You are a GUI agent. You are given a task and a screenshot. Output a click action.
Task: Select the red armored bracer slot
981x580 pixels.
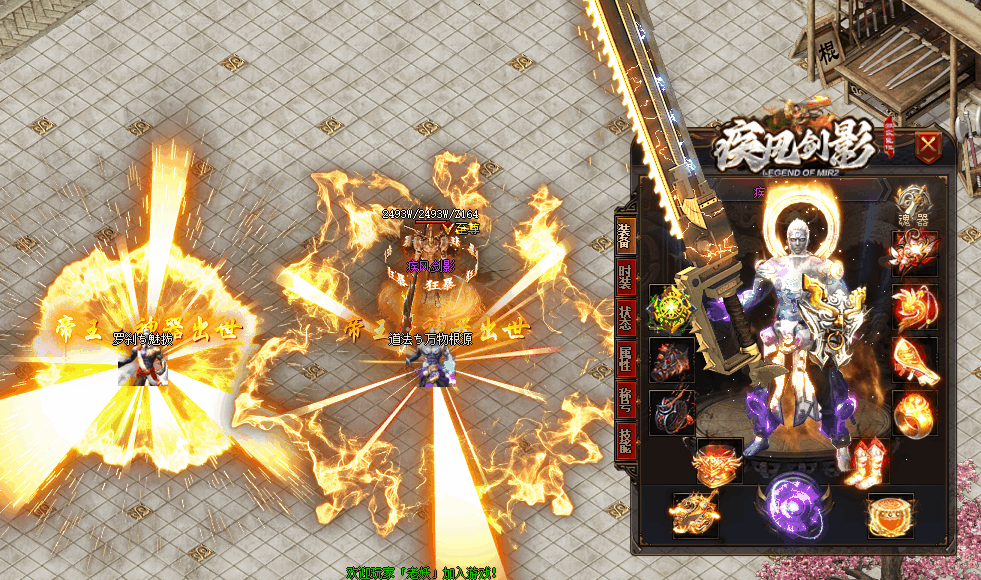pyautogui.click(x=670, y=360)
